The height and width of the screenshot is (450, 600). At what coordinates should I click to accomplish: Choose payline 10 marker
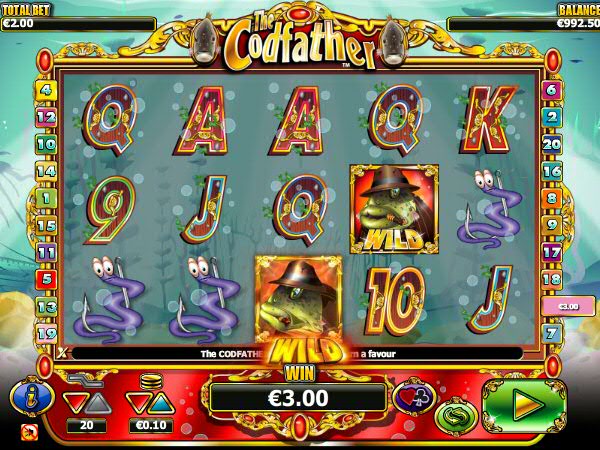pos(44,143)
